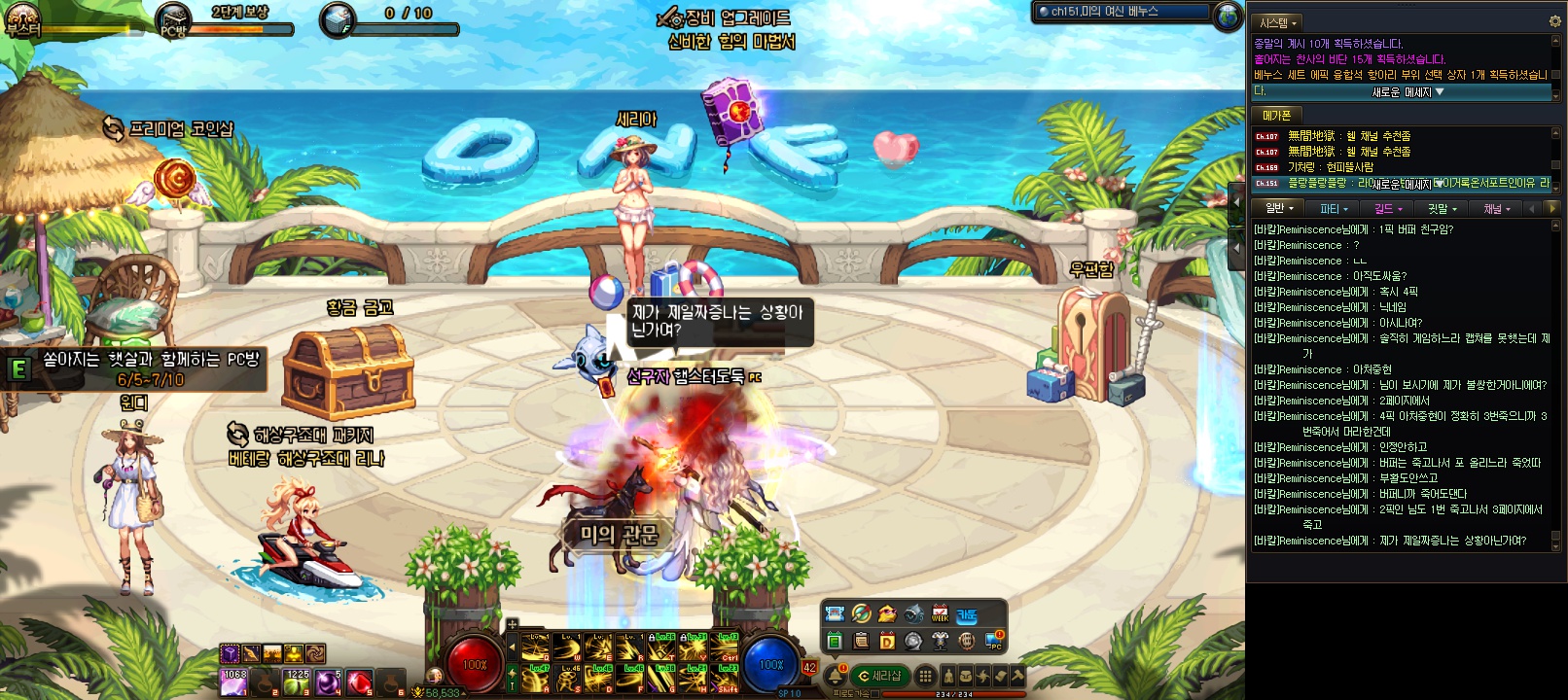1568x700 pixels.
Task: Open the chat settings gear
Action: click(1554, 21)
